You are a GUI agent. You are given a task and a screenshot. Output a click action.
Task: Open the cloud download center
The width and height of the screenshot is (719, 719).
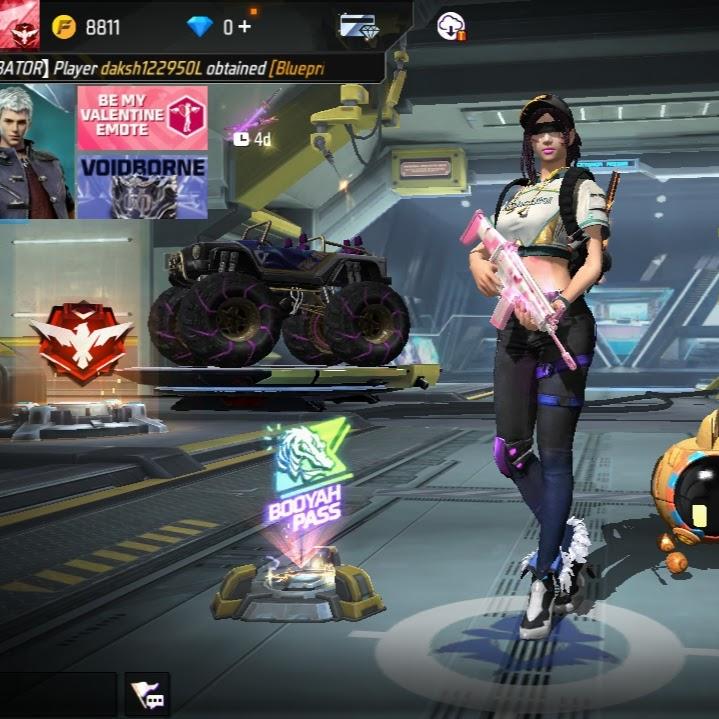[x=451, y=27]
